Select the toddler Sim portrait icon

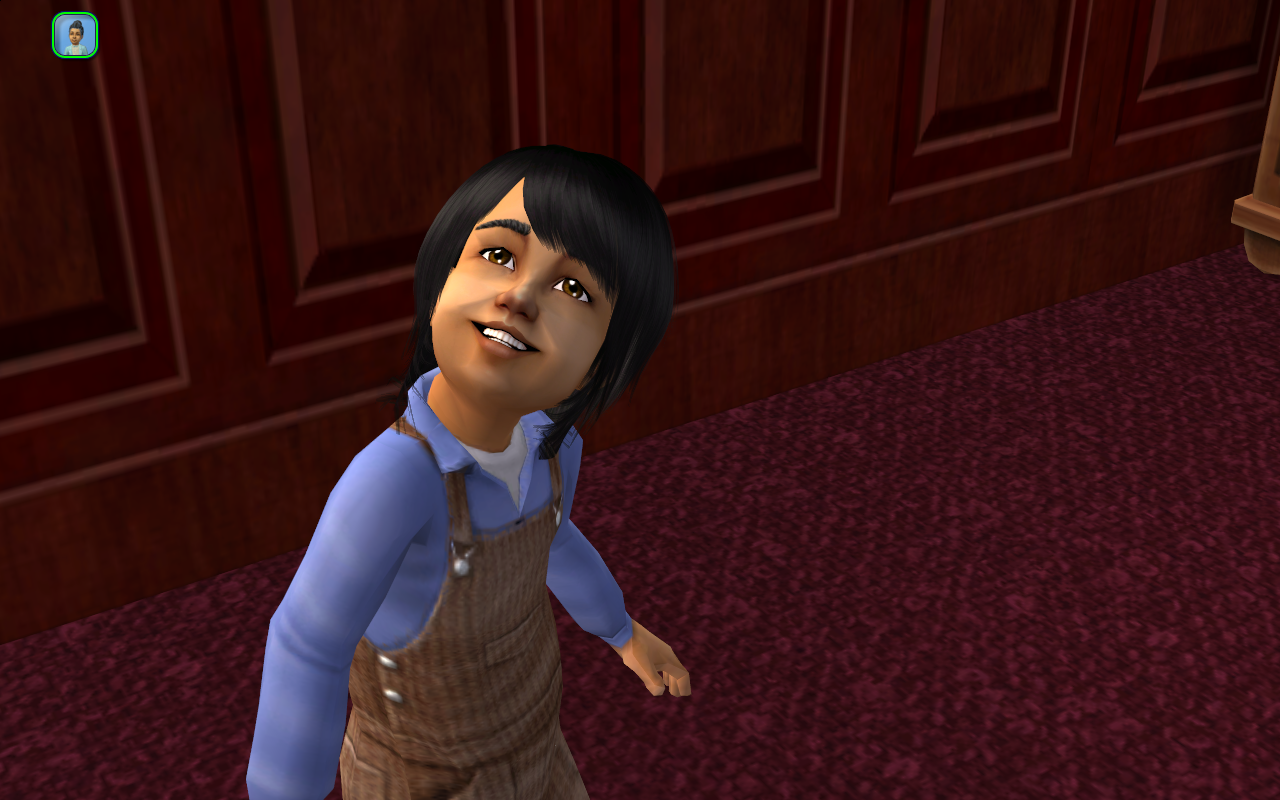(x=75, y=35)
